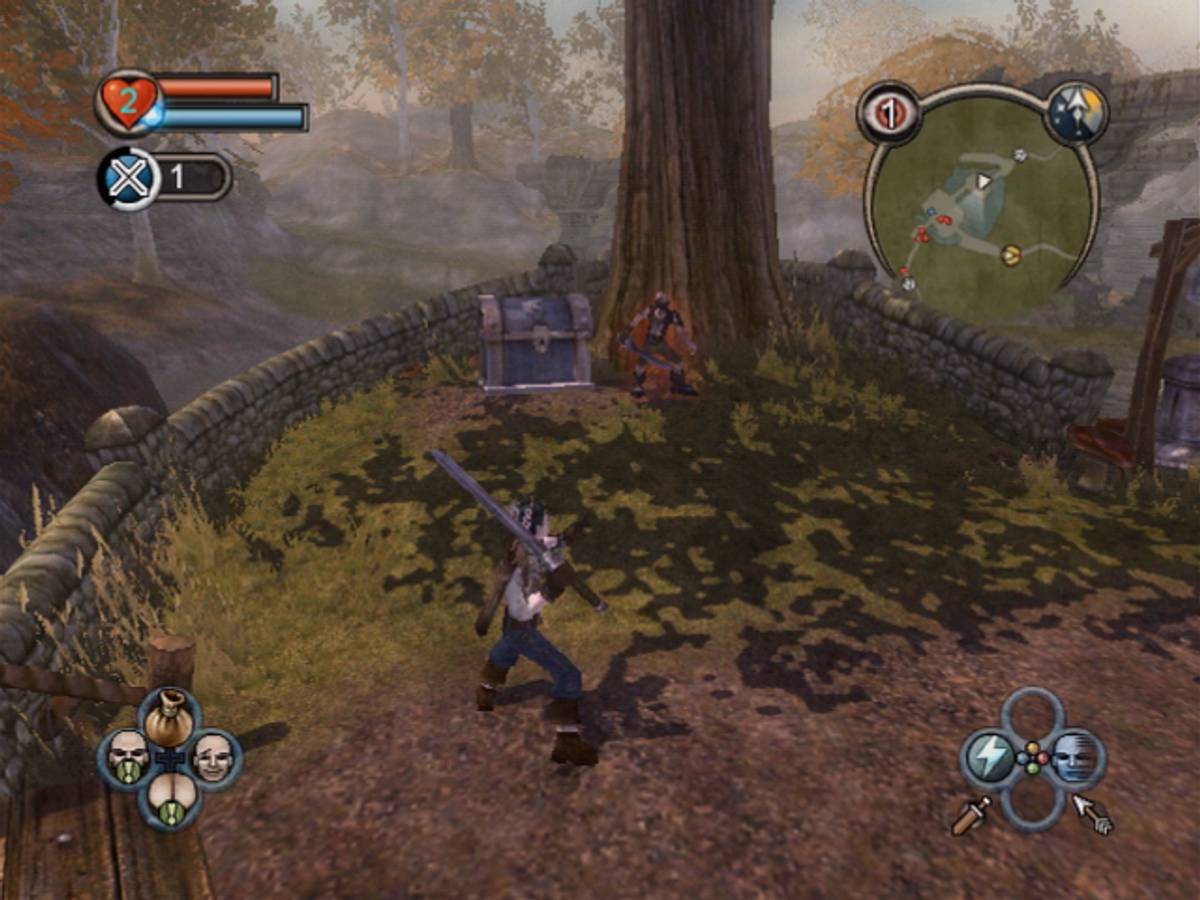Perform the green-tongued face expression
1200x900 pixels.
pyautogui.click(x=128, y=759)
